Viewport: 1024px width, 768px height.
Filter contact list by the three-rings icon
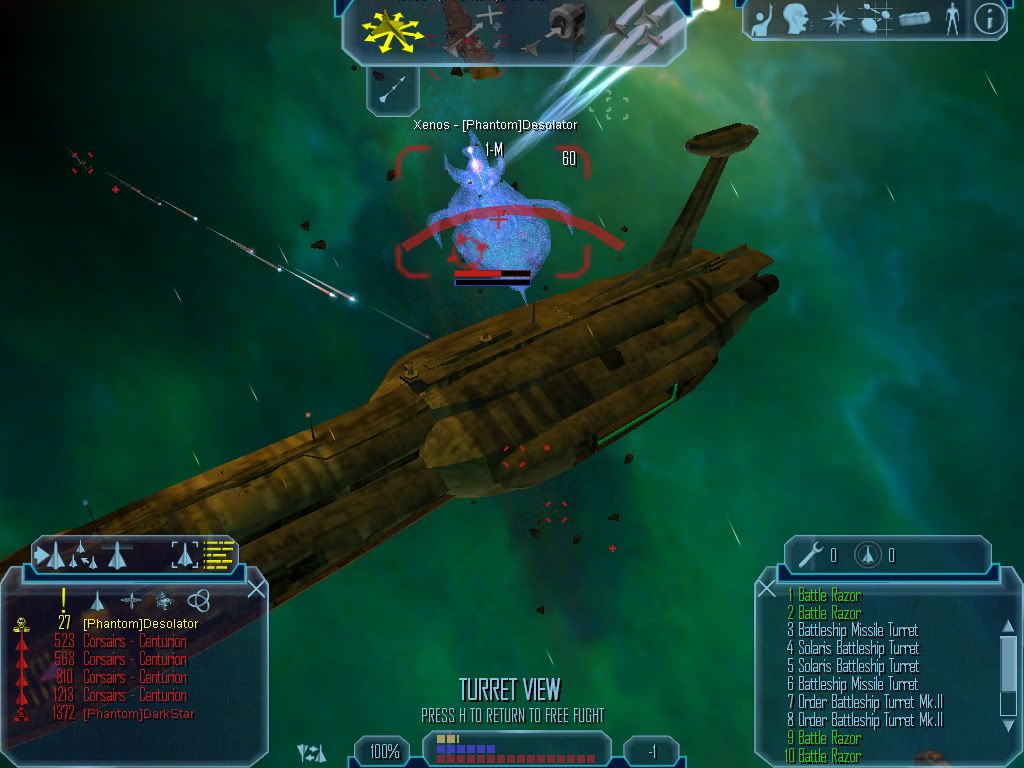[x=198, y=600]
